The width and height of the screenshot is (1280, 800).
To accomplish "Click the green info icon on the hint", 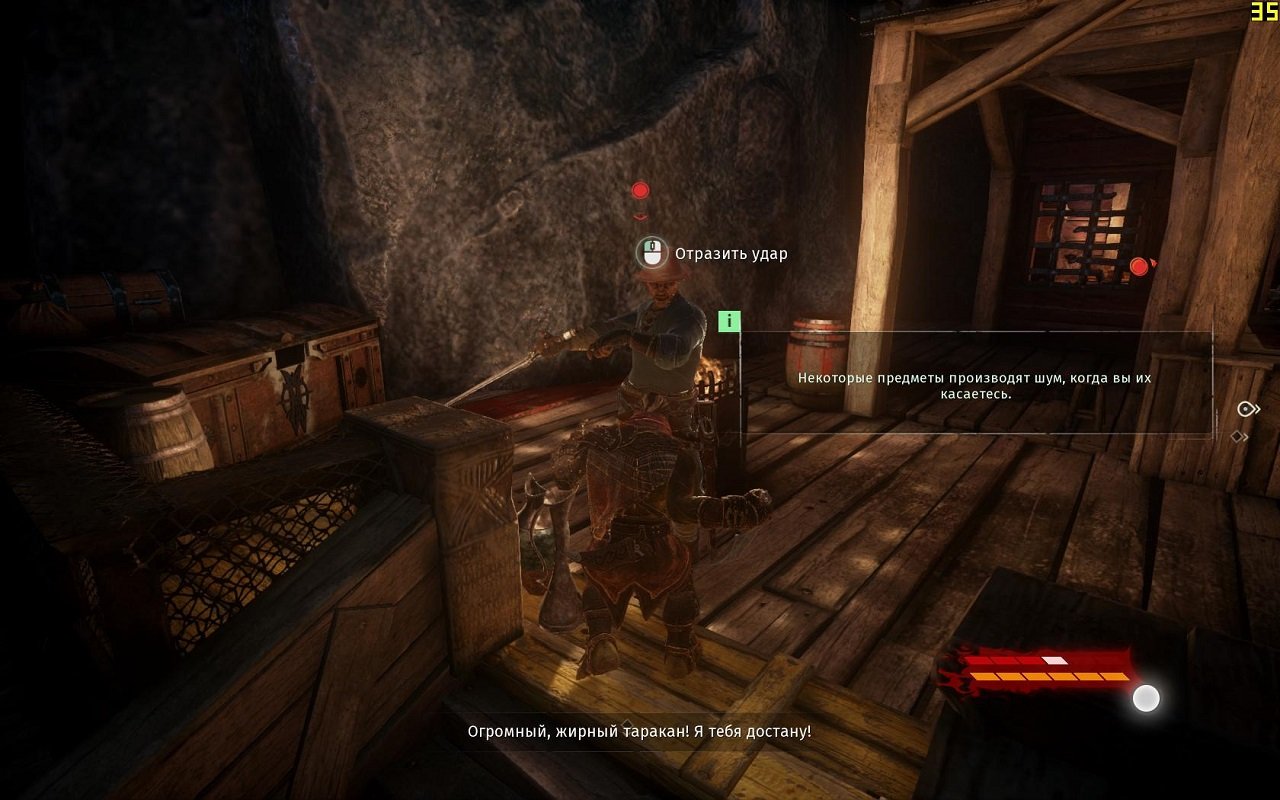I will 730,321.
